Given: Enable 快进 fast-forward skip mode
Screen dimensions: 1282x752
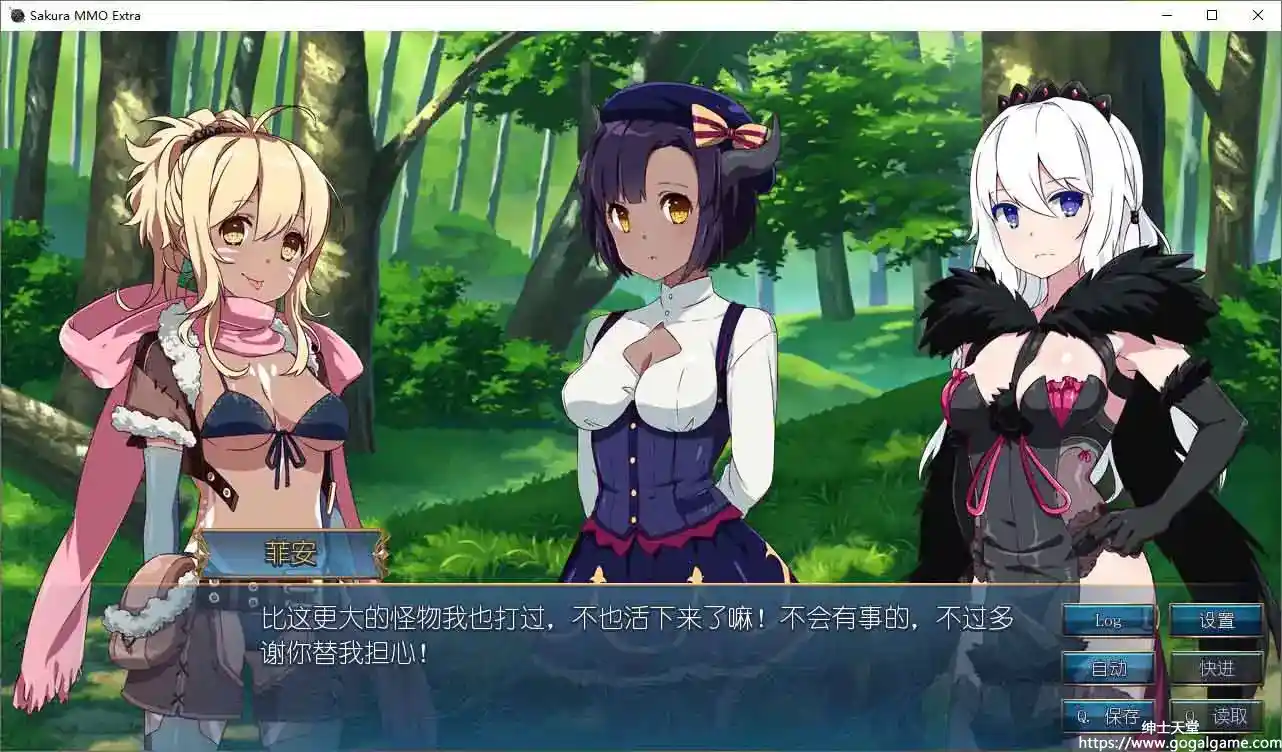Looking at the screenshot, I should click(x=1215, y=668).
